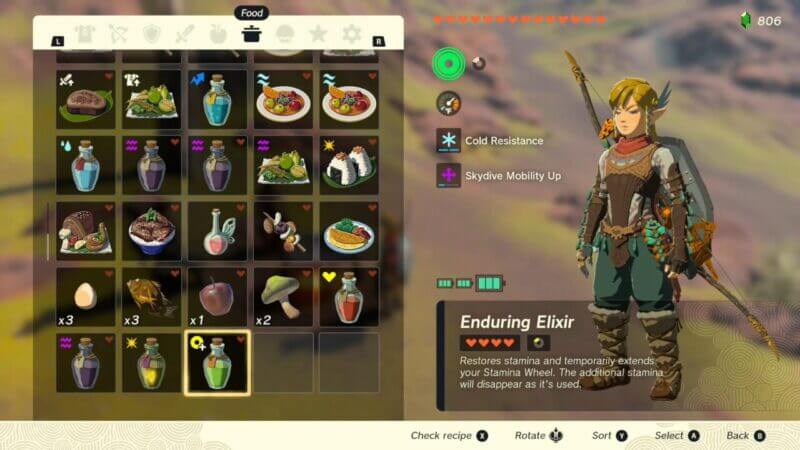Viewport: 800px width, 450px height.
Task: Select the Food cooking pot tab
Action: tap(251, 35)
